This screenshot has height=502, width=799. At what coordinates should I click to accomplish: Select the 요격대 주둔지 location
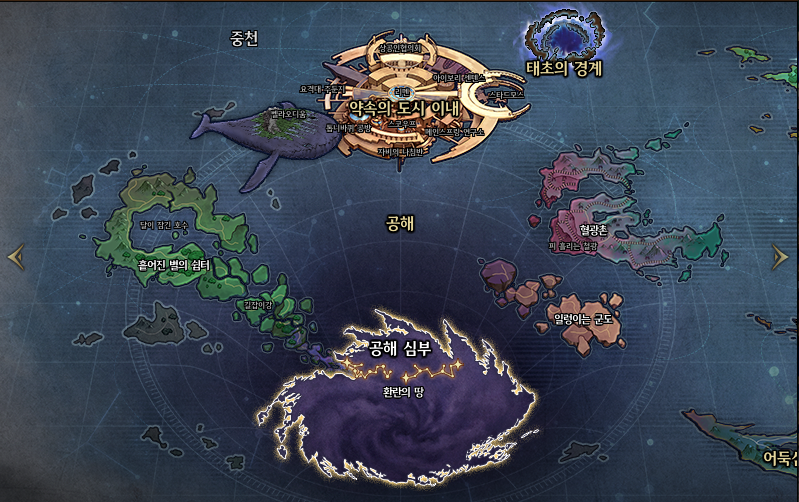(322, 88)
